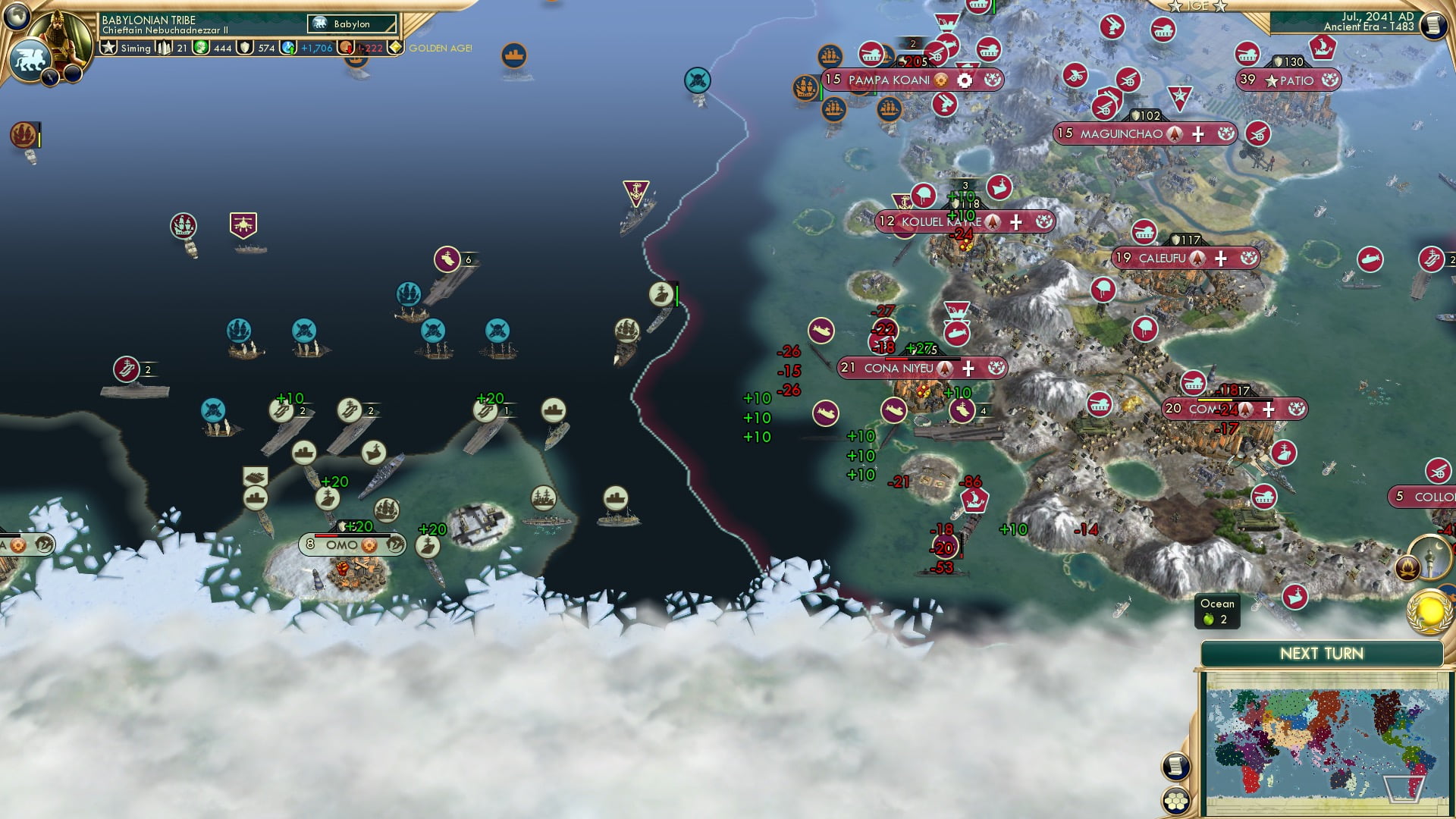Toggle the clock via the moon tower icon

pos(1429,557)
